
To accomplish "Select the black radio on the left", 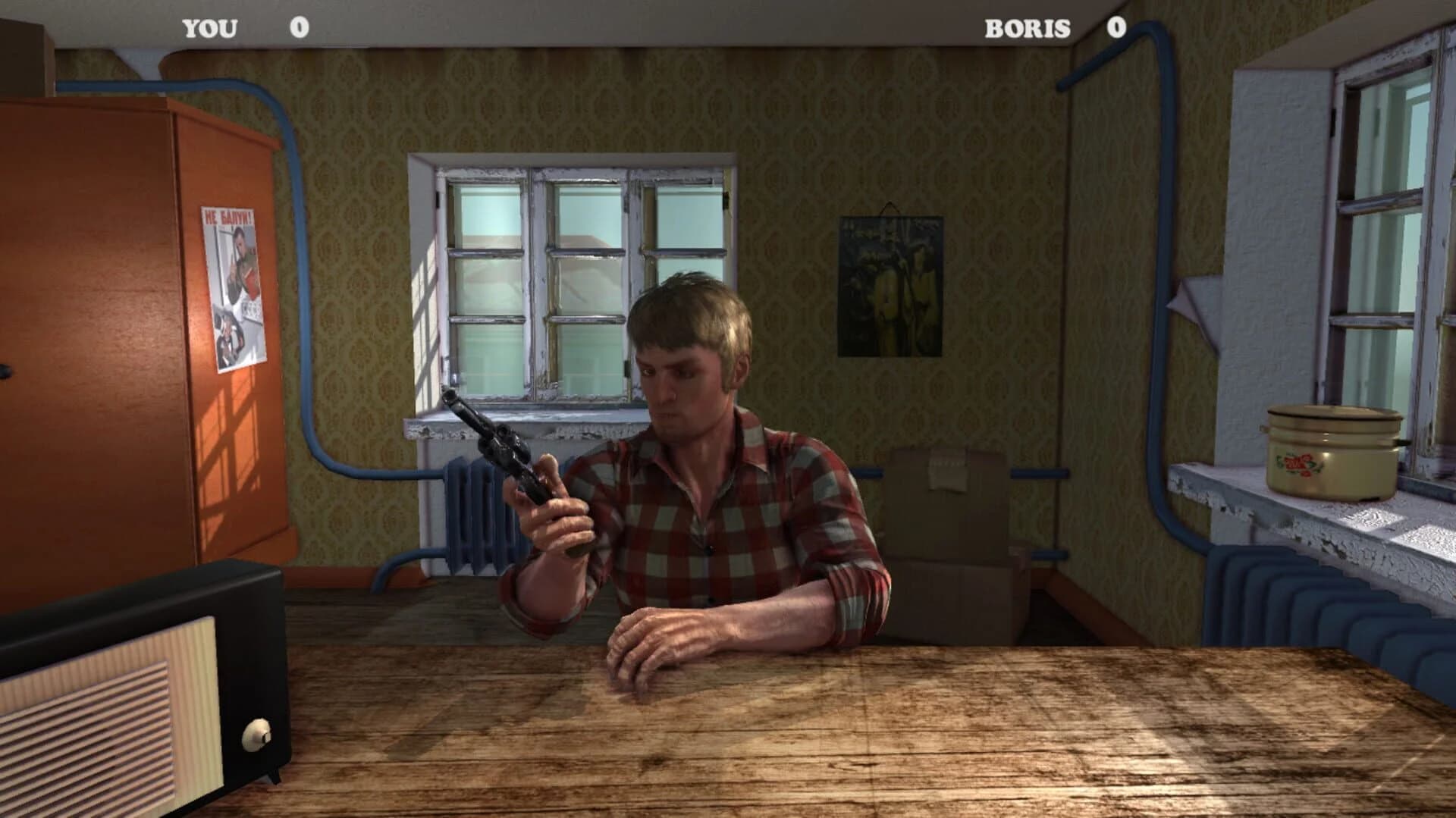I will 121,682.
